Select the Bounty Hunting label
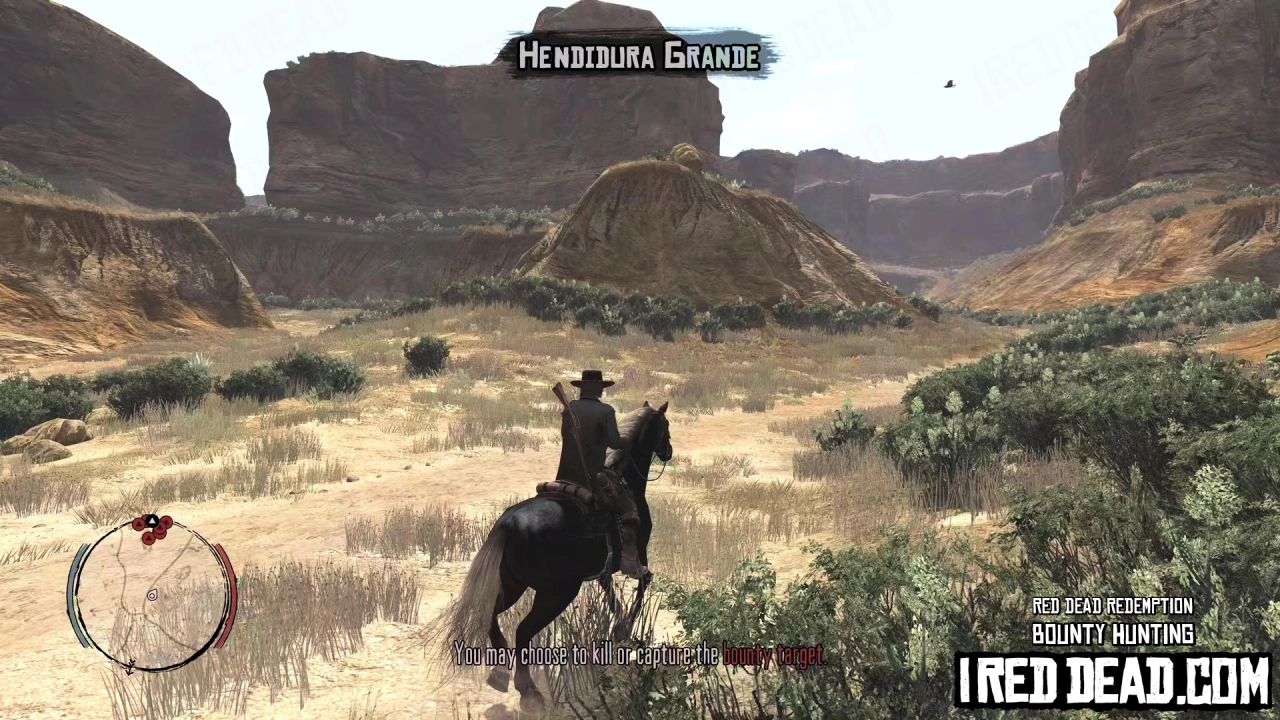Viewport: 1280px width, 720px height. point(1113,633)
